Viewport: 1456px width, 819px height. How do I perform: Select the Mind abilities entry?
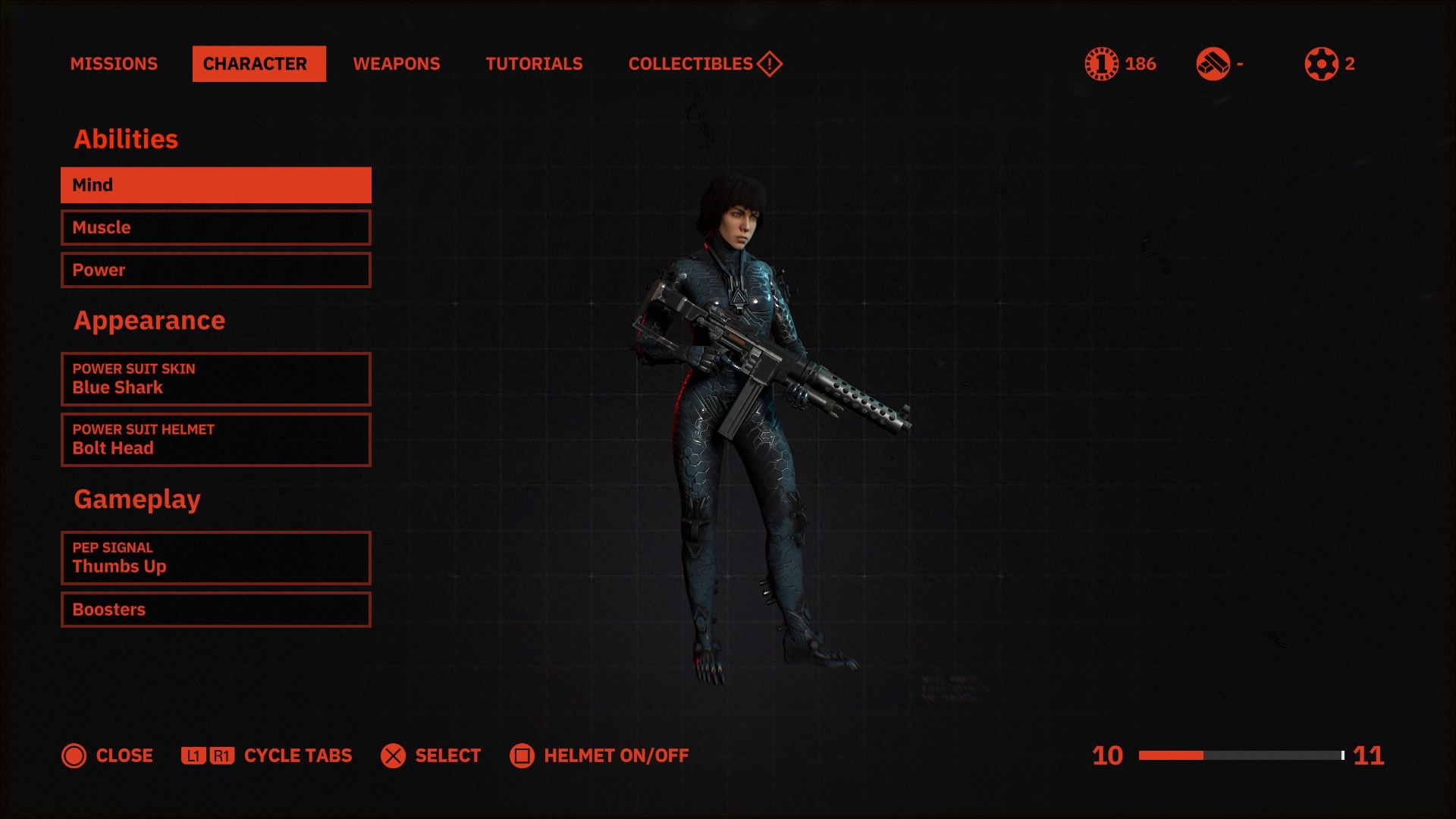point(215,185)
